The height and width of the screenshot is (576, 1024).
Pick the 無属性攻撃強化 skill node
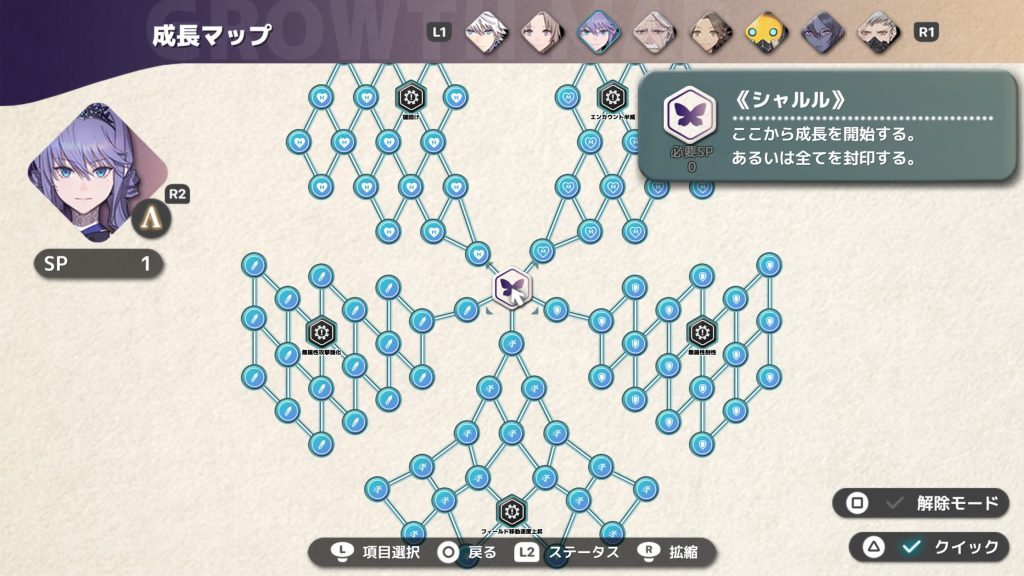[x=320, y=331]
